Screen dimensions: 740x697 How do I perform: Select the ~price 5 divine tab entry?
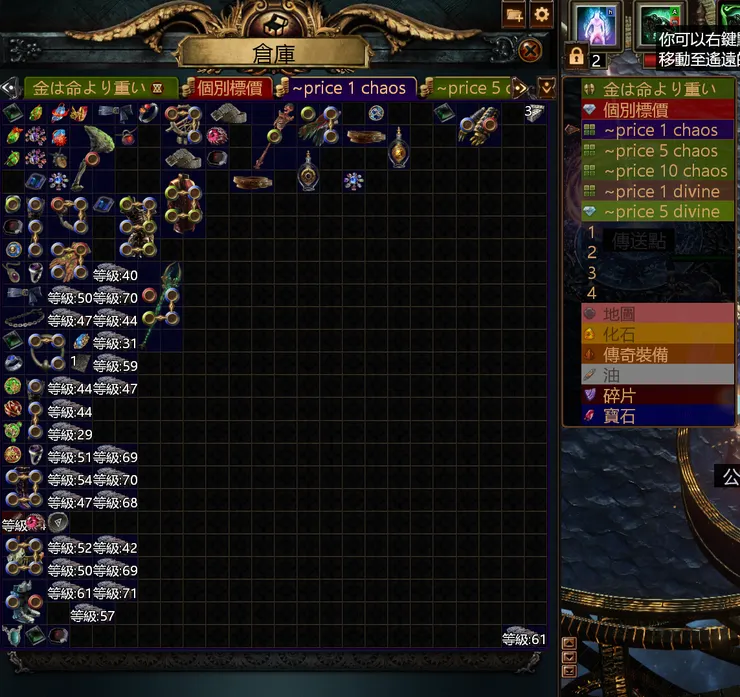[661, 211]
